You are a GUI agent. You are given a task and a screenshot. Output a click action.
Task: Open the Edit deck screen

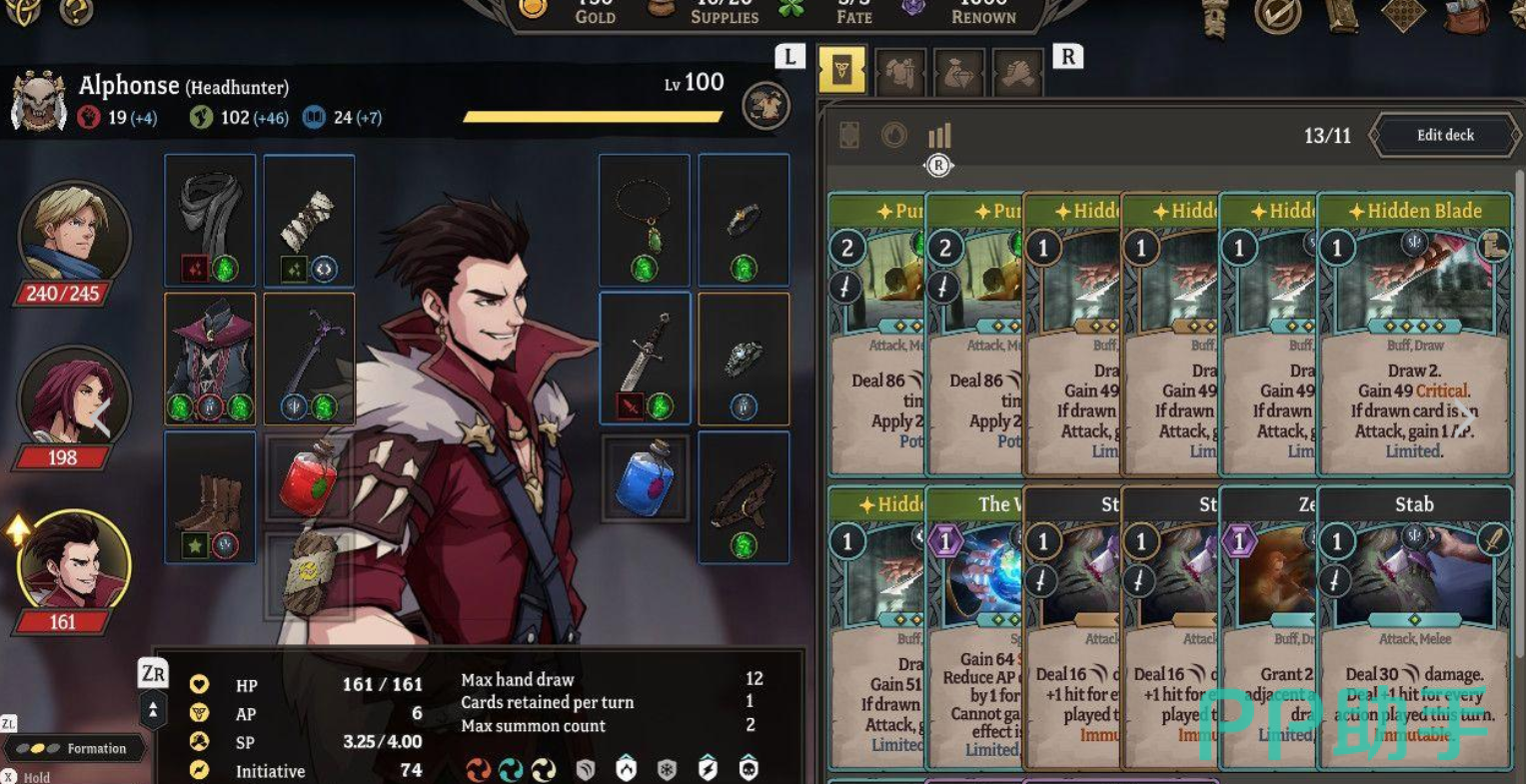coord(1444,136)
